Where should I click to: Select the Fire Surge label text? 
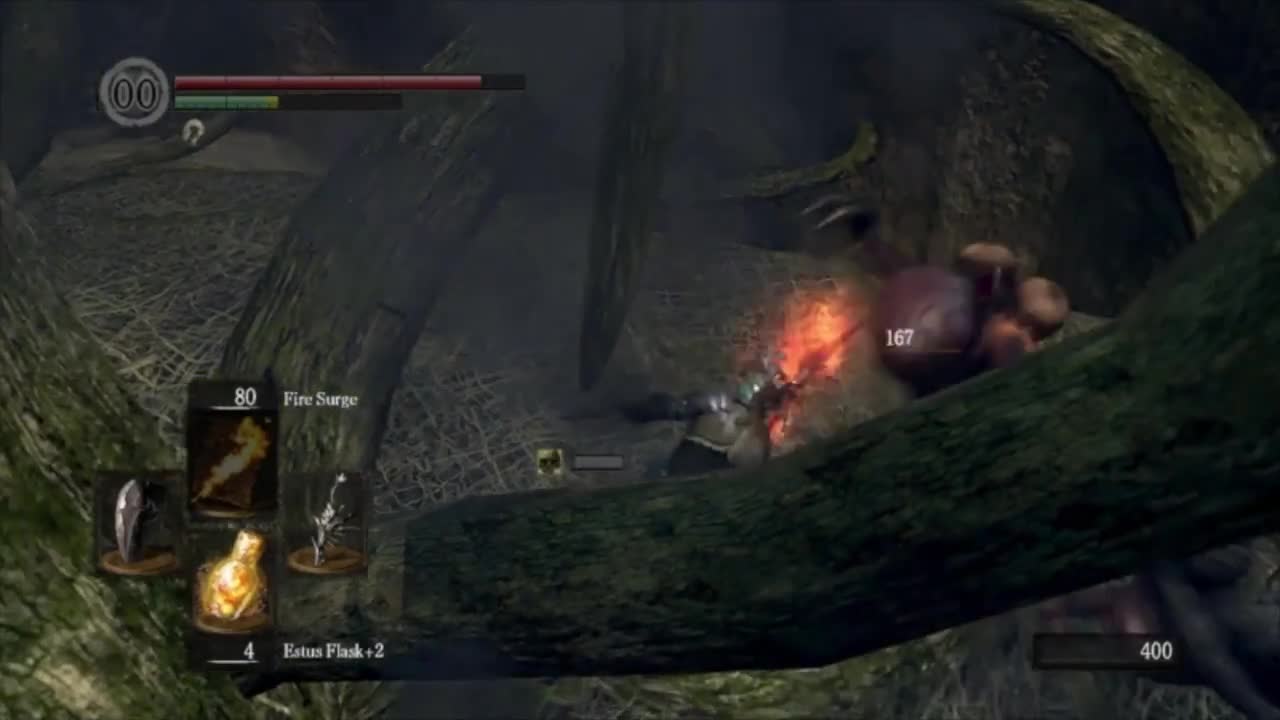[321, 399]
